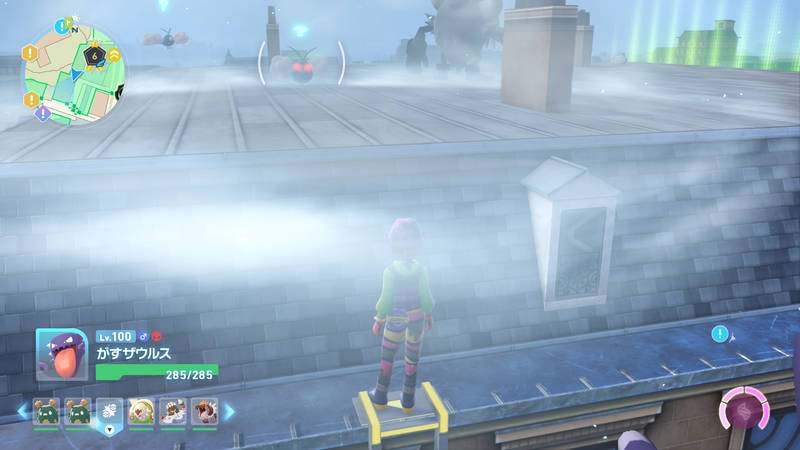The width and height of the screenshot is (800, 450).
Task: Activate the pink Mega Evolution gauge
Action: click(744, 411)
